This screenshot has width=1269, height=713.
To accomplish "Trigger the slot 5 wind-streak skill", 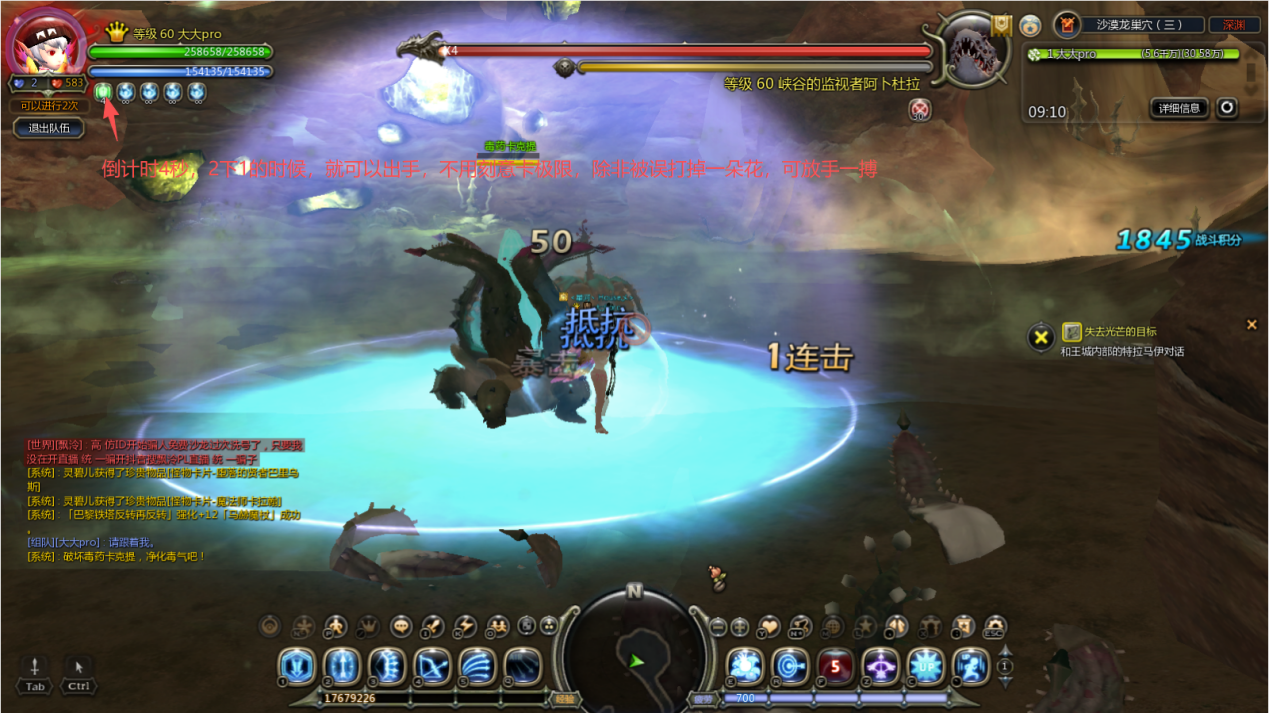I will (x=477, y=666).
